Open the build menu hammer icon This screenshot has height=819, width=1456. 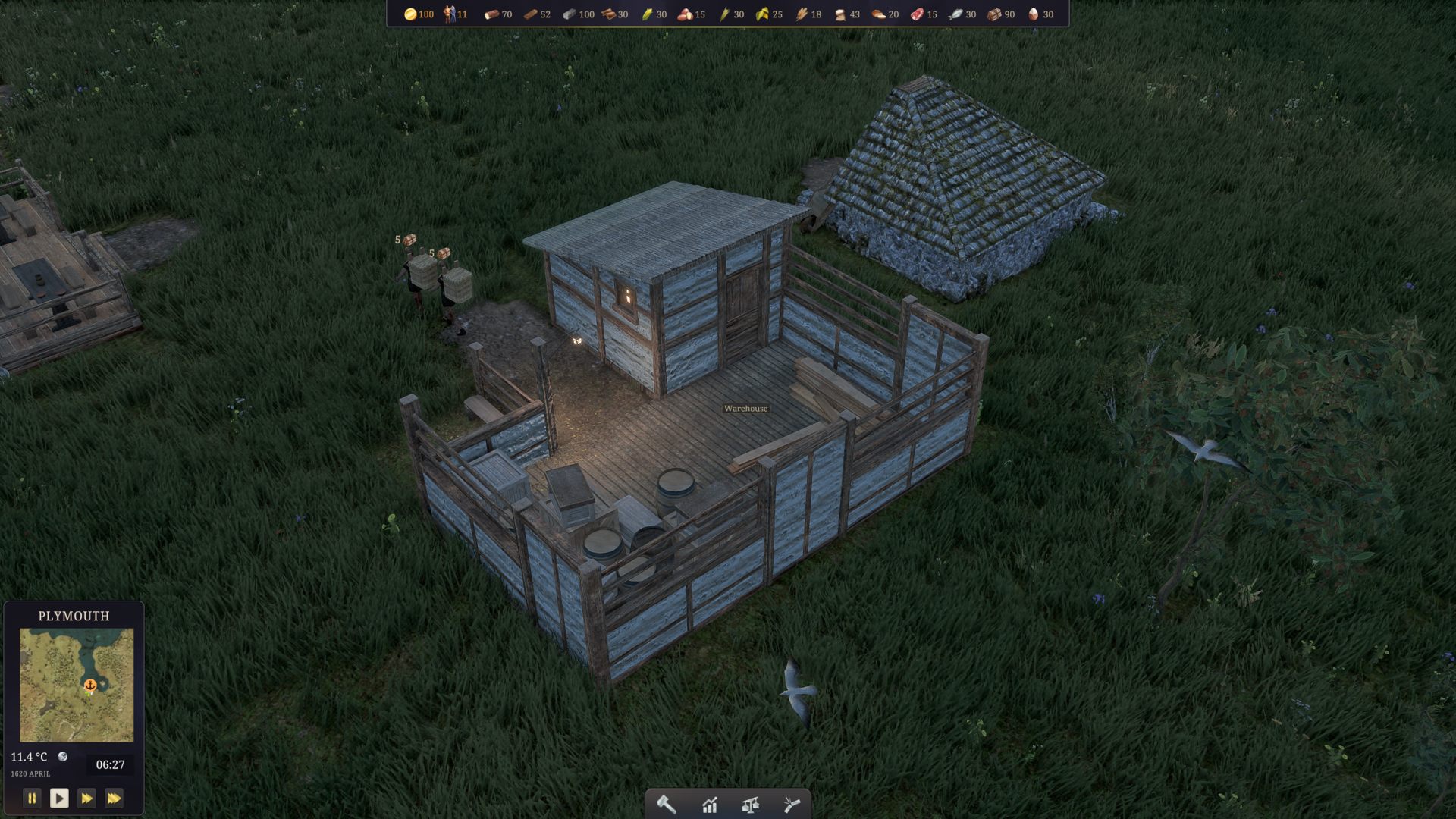pyautogui.click(x=666, y=805)
